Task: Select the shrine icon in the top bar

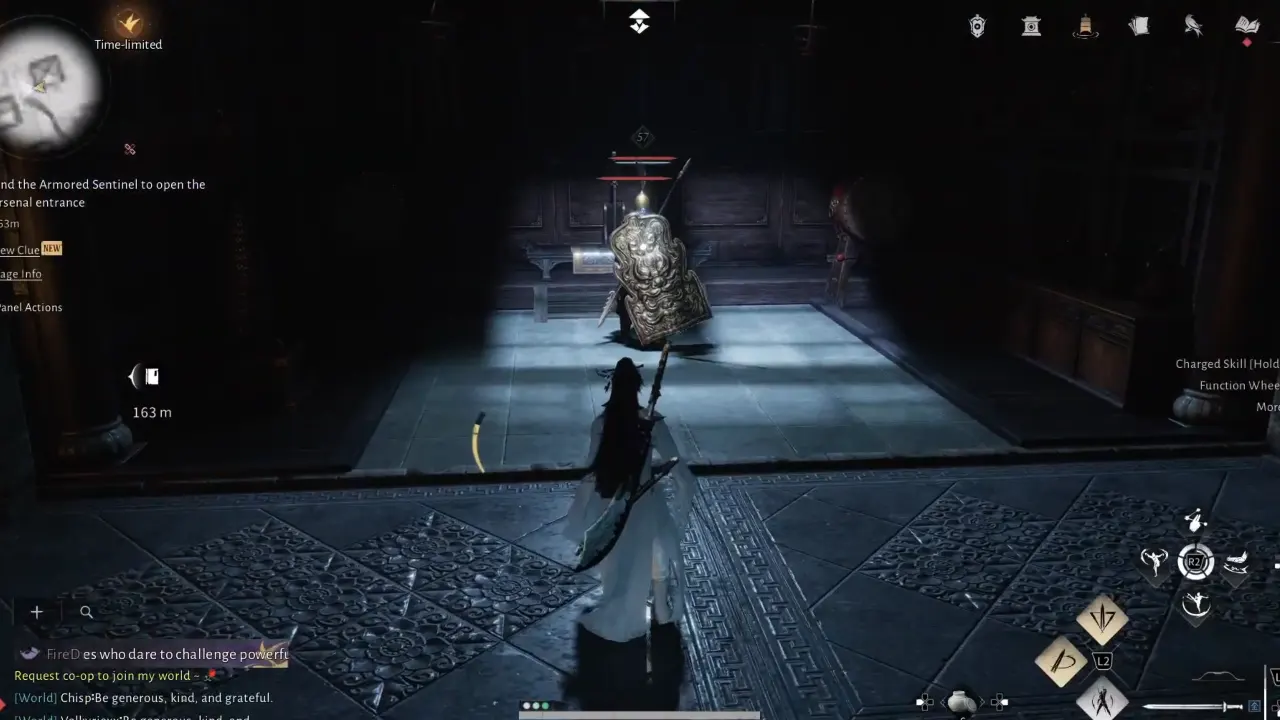Action: (x=1031, y=26)
